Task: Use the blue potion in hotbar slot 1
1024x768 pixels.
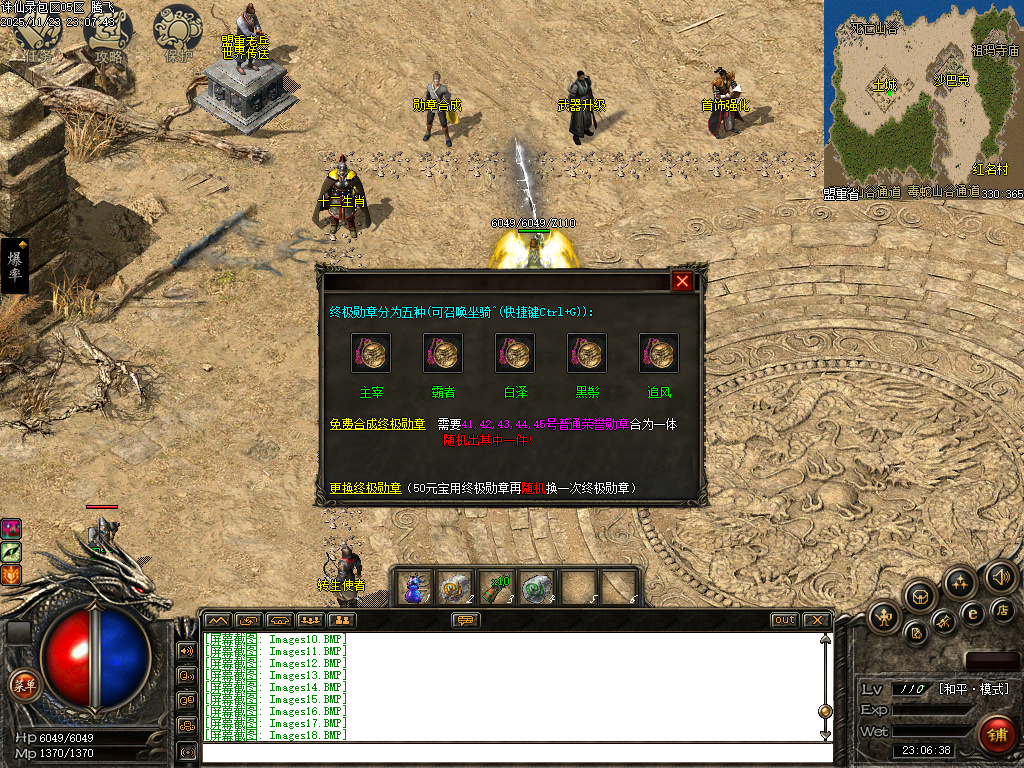Action: click(x=413, y=587)
